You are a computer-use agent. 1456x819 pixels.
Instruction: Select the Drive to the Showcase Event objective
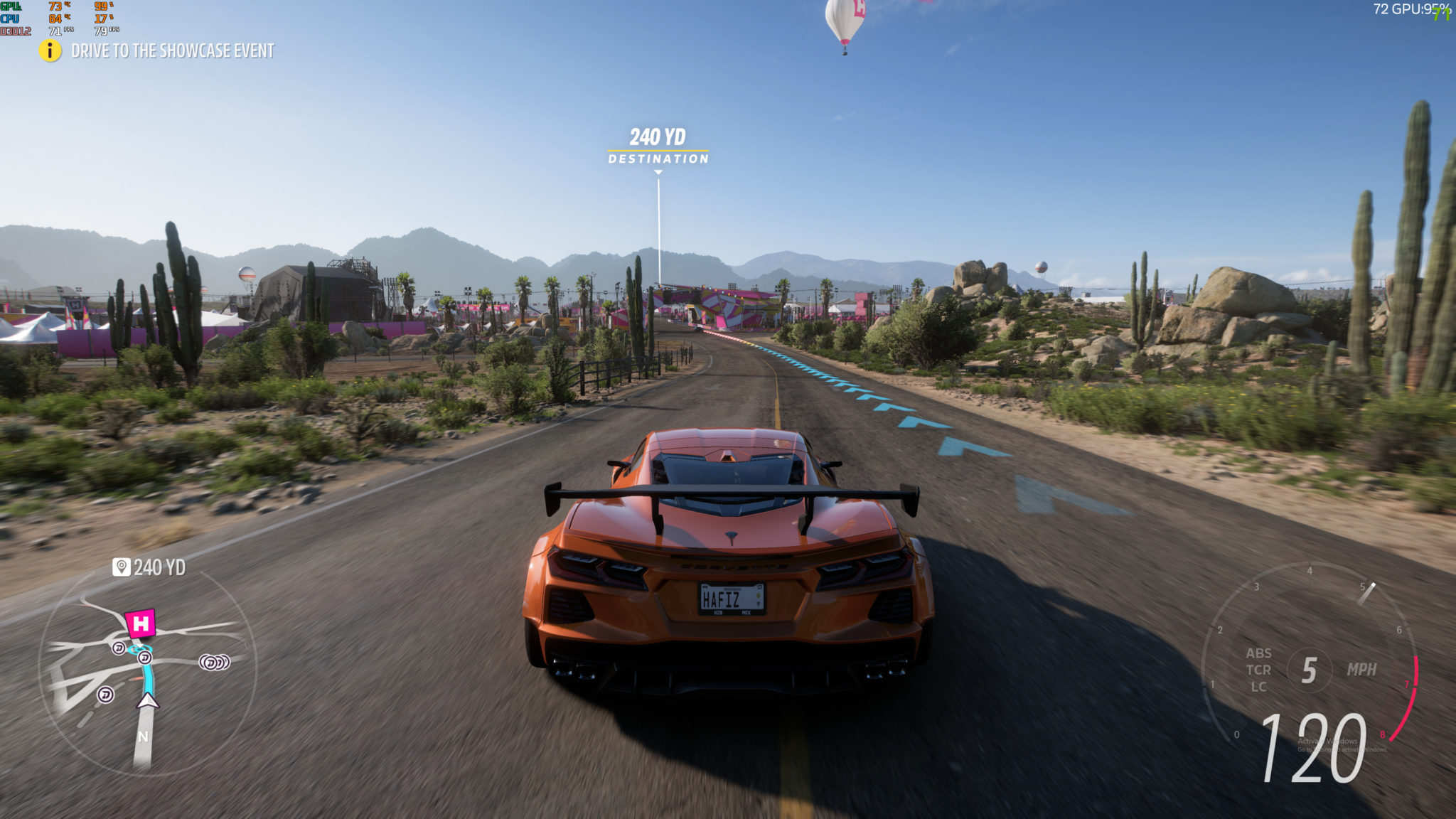173,50
